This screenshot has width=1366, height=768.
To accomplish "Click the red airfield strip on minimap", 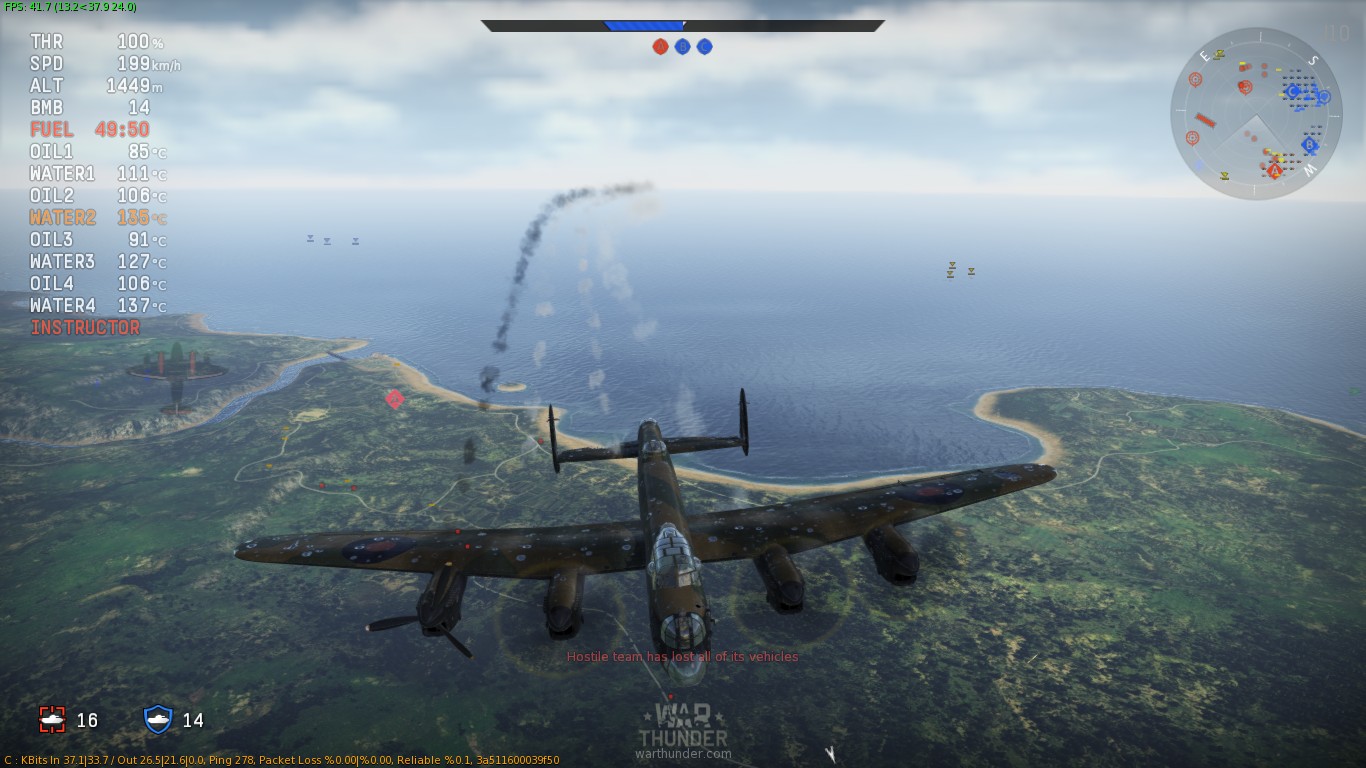I will 1205,120.
